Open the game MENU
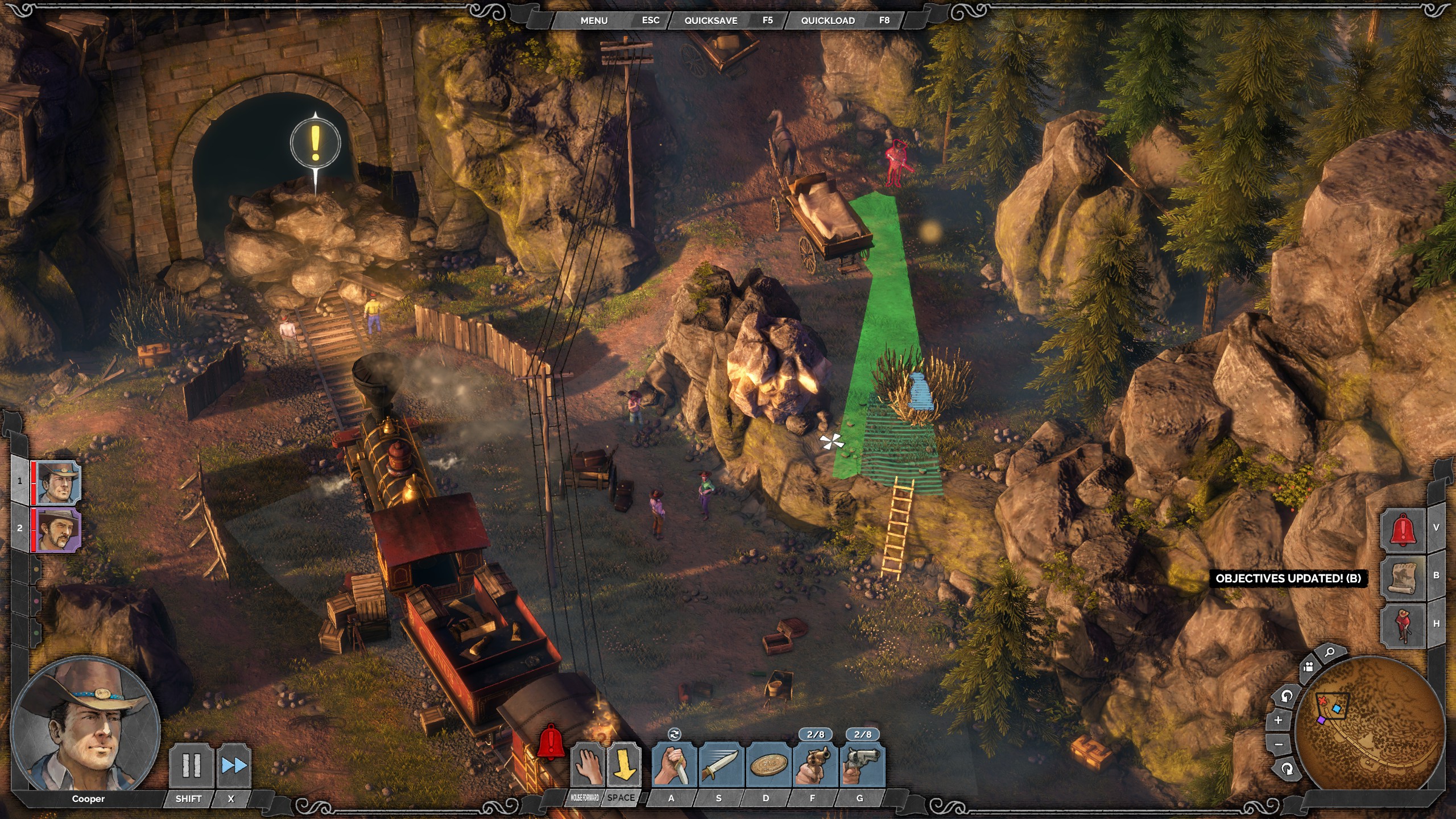 click(594, 20)
